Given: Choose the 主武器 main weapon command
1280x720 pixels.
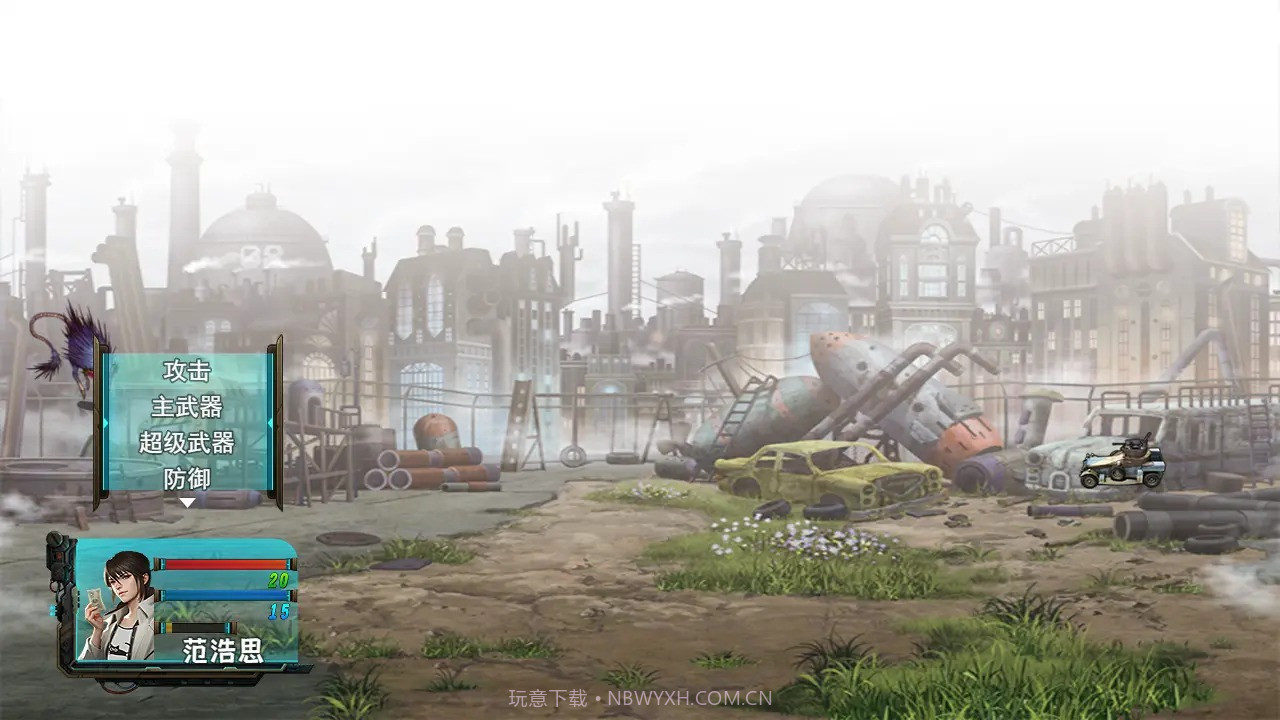Looking at the screenshot, I should pos(187,407).
